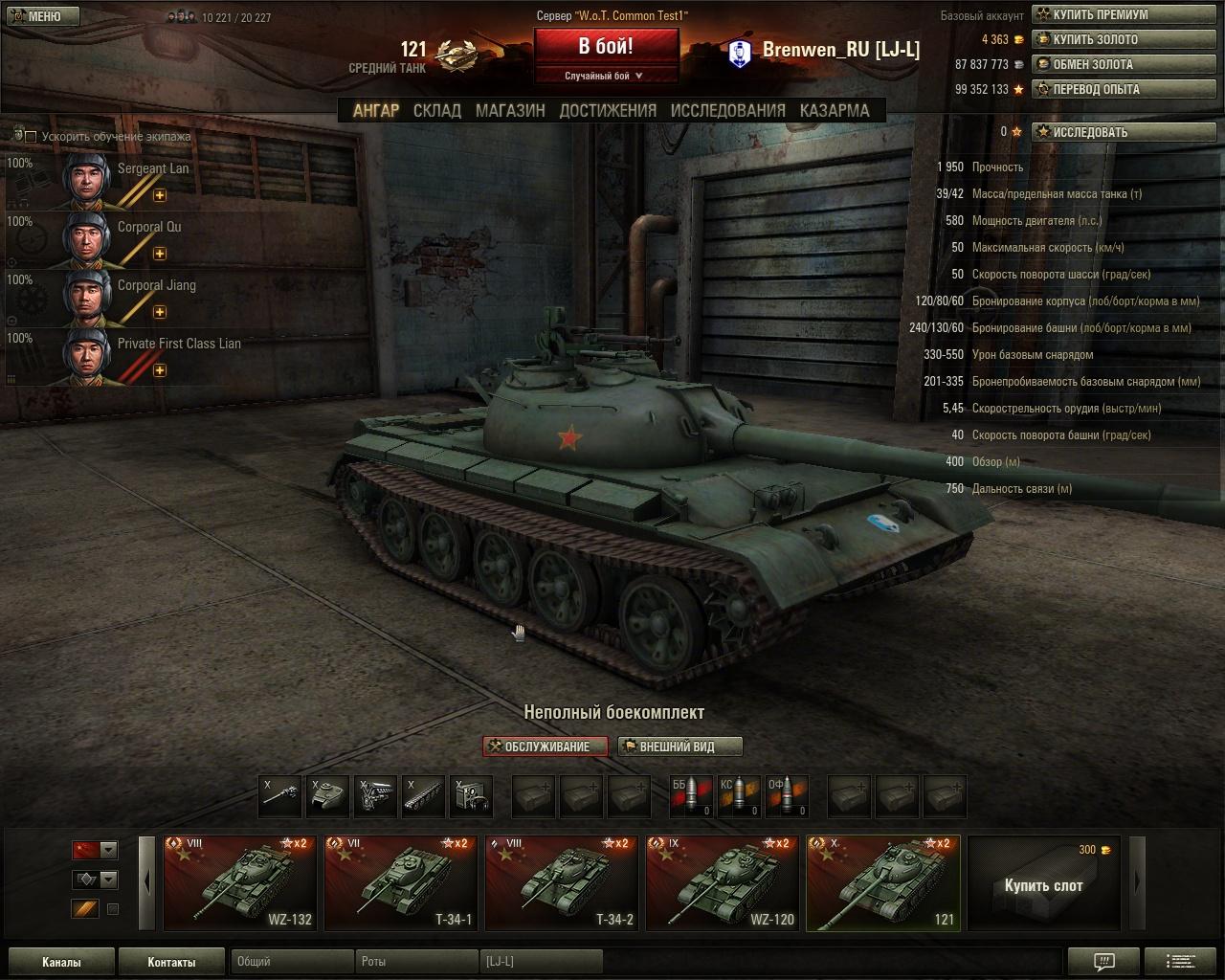Open the Каналы chat channels

coord(61,962)
